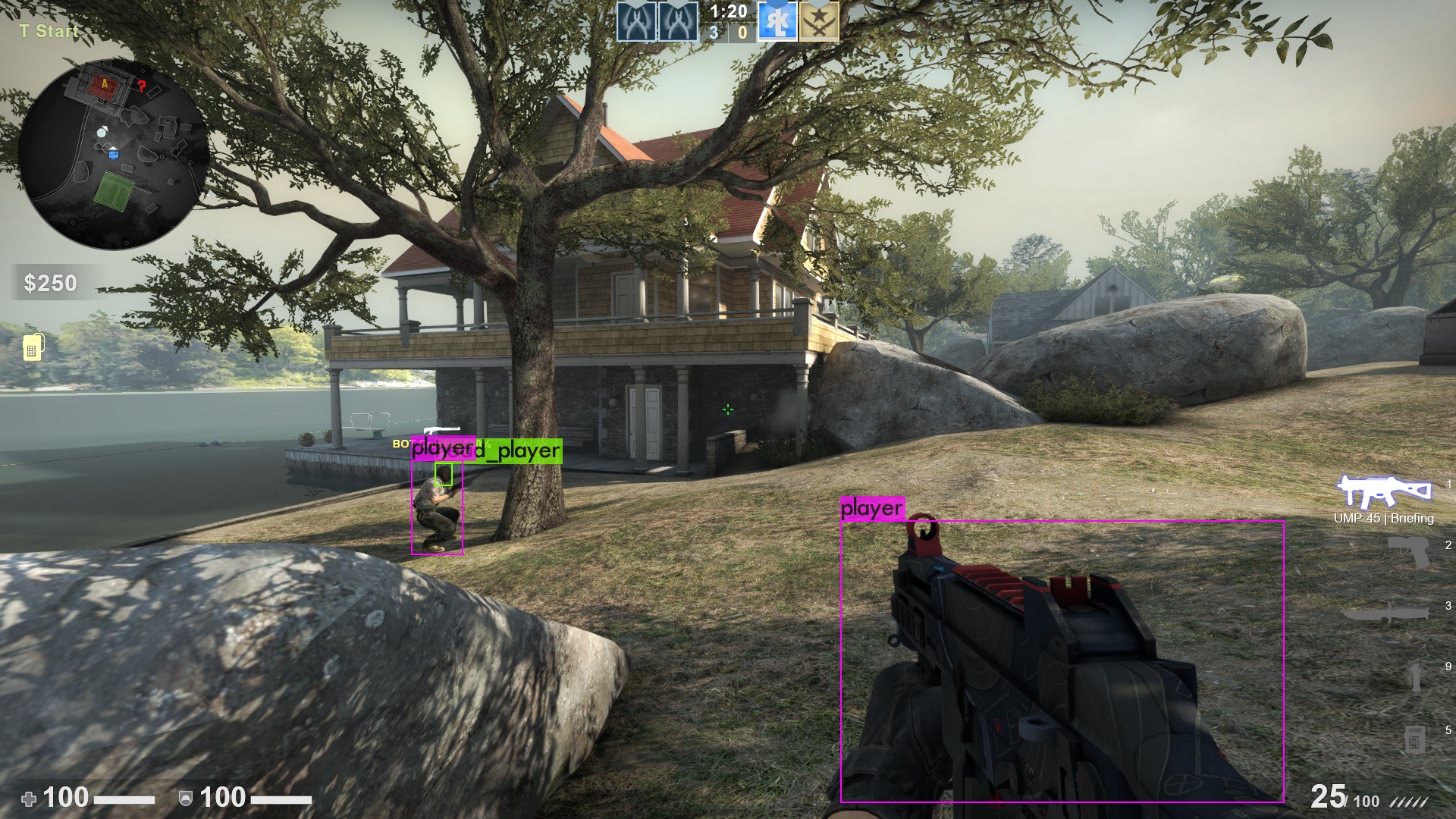Select the pistol icon in slot 2

(x=1407, y=552)
